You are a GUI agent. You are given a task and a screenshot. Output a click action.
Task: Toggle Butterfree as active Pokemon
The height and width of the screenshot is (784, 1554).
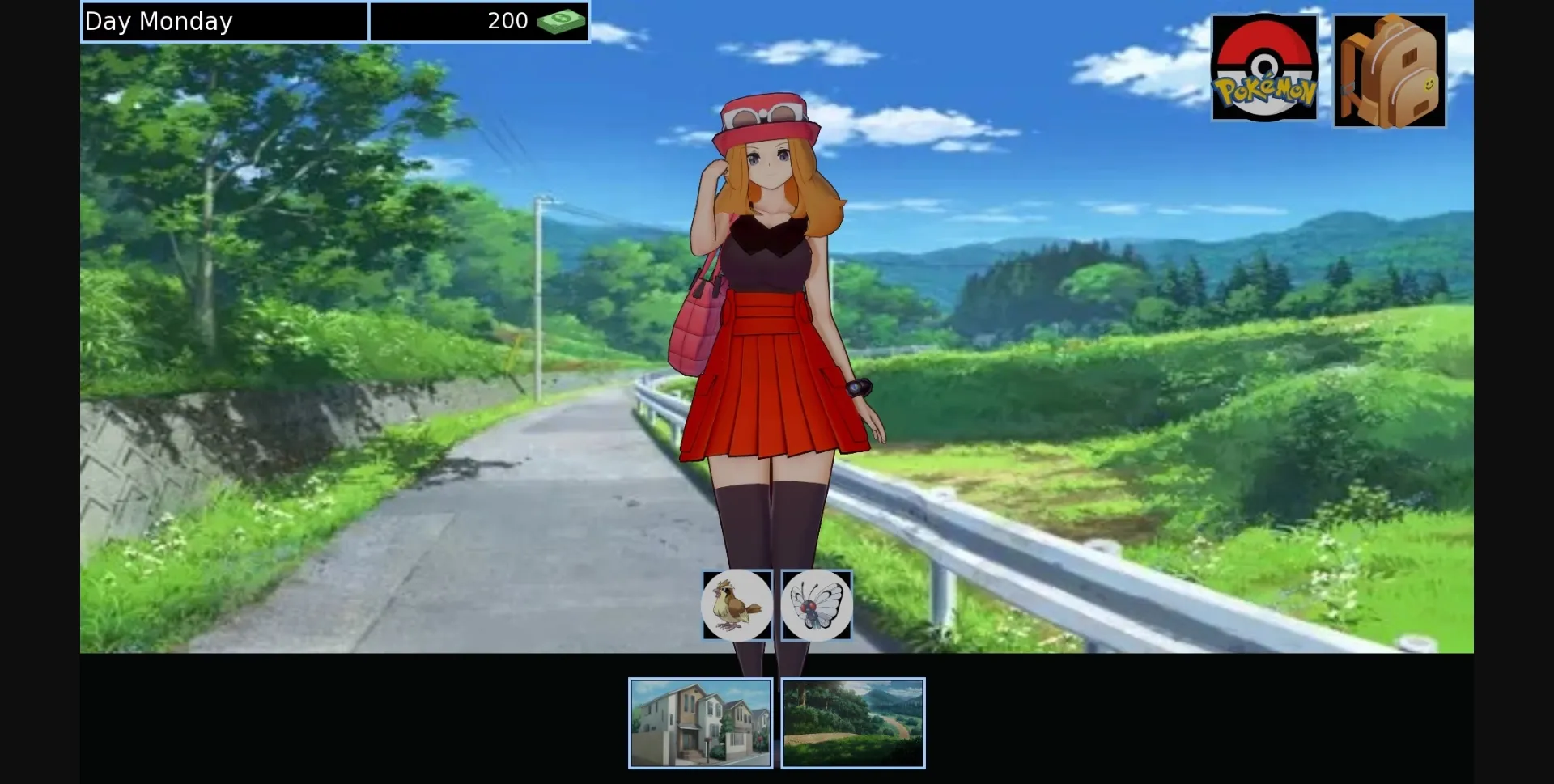pyautogui.click(x=816, y=604)
